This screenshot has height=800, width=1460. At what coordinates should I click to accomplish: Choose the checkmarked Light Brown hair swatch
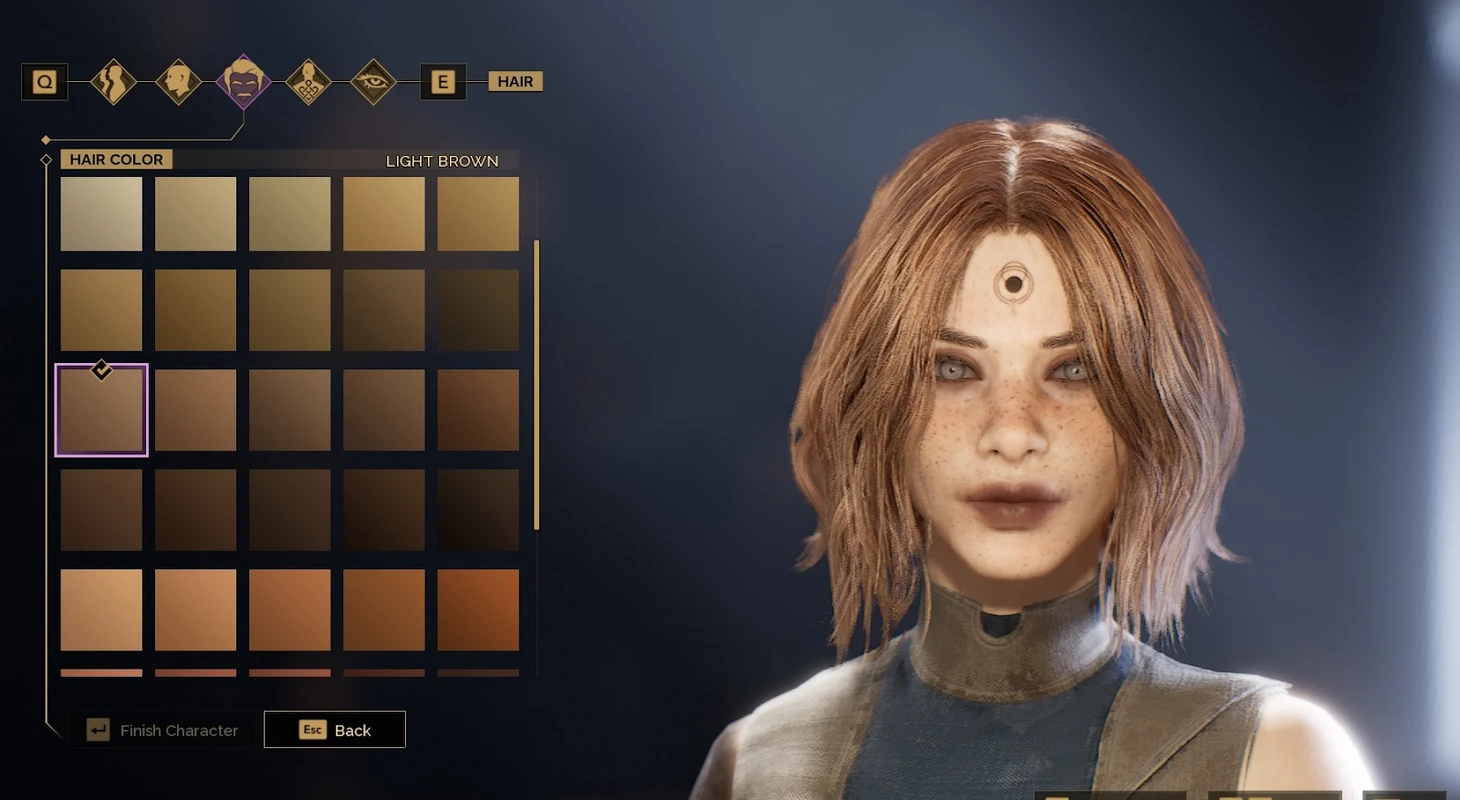click(x=101, y=410)
